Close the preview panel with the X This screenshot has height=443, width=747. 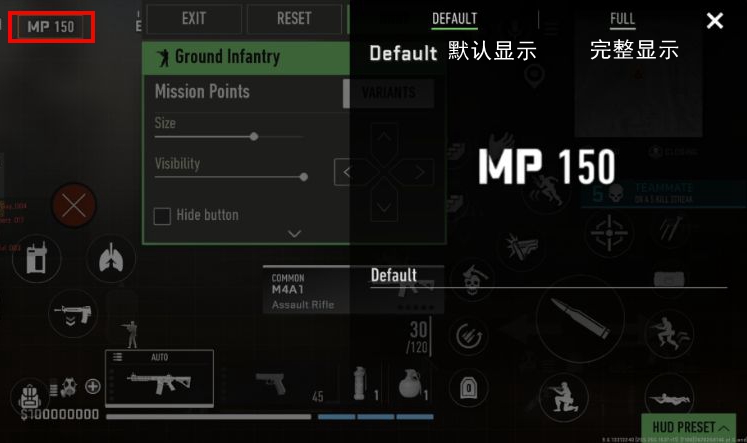714,21
